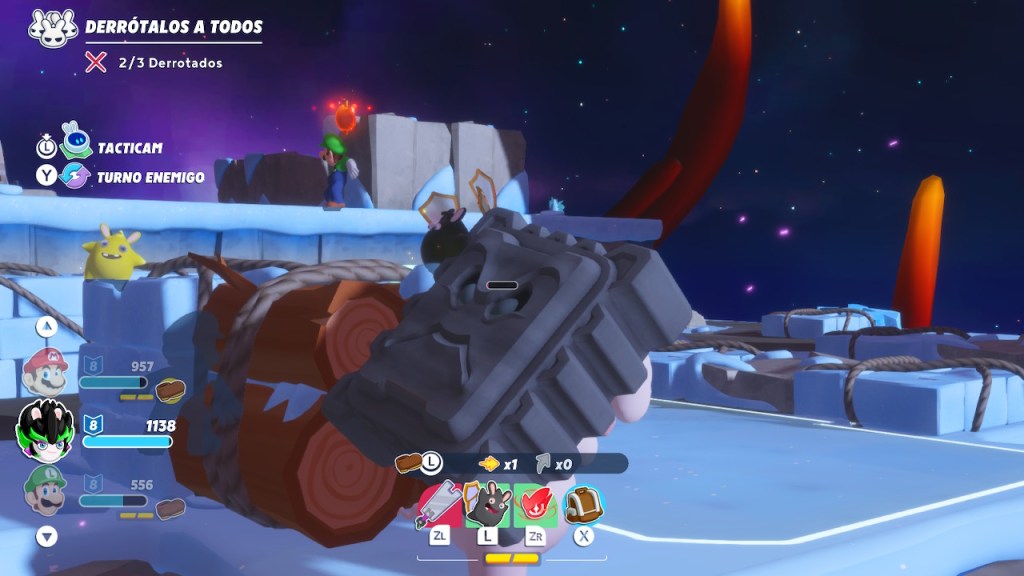The width and height of the screenshot is (1024, 576).
Task: Choose Edge's portrait in the party list
Action: [45, 430]
